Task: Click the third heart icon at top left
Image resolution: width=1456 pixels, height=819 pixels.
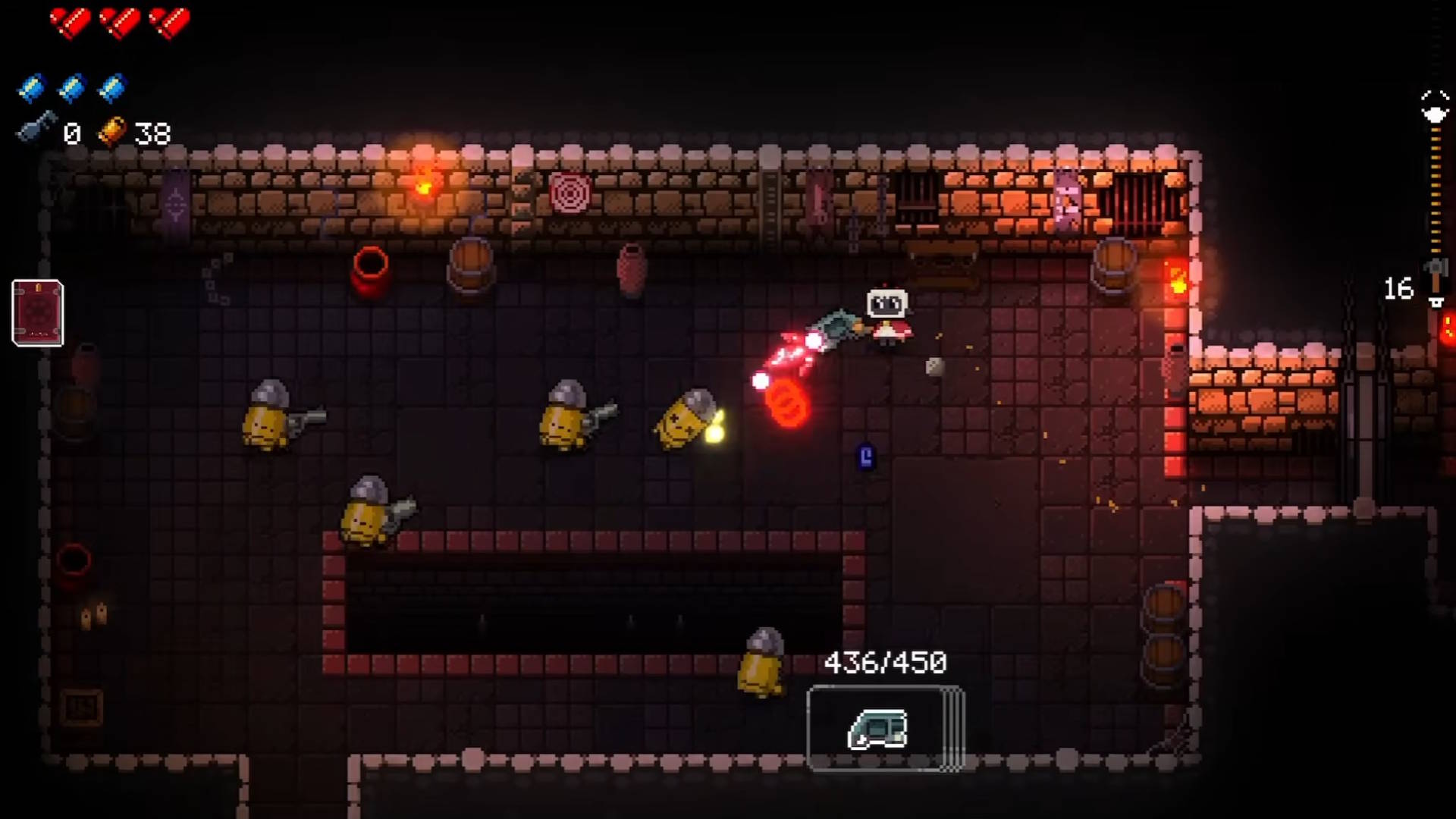Action: 168,23
